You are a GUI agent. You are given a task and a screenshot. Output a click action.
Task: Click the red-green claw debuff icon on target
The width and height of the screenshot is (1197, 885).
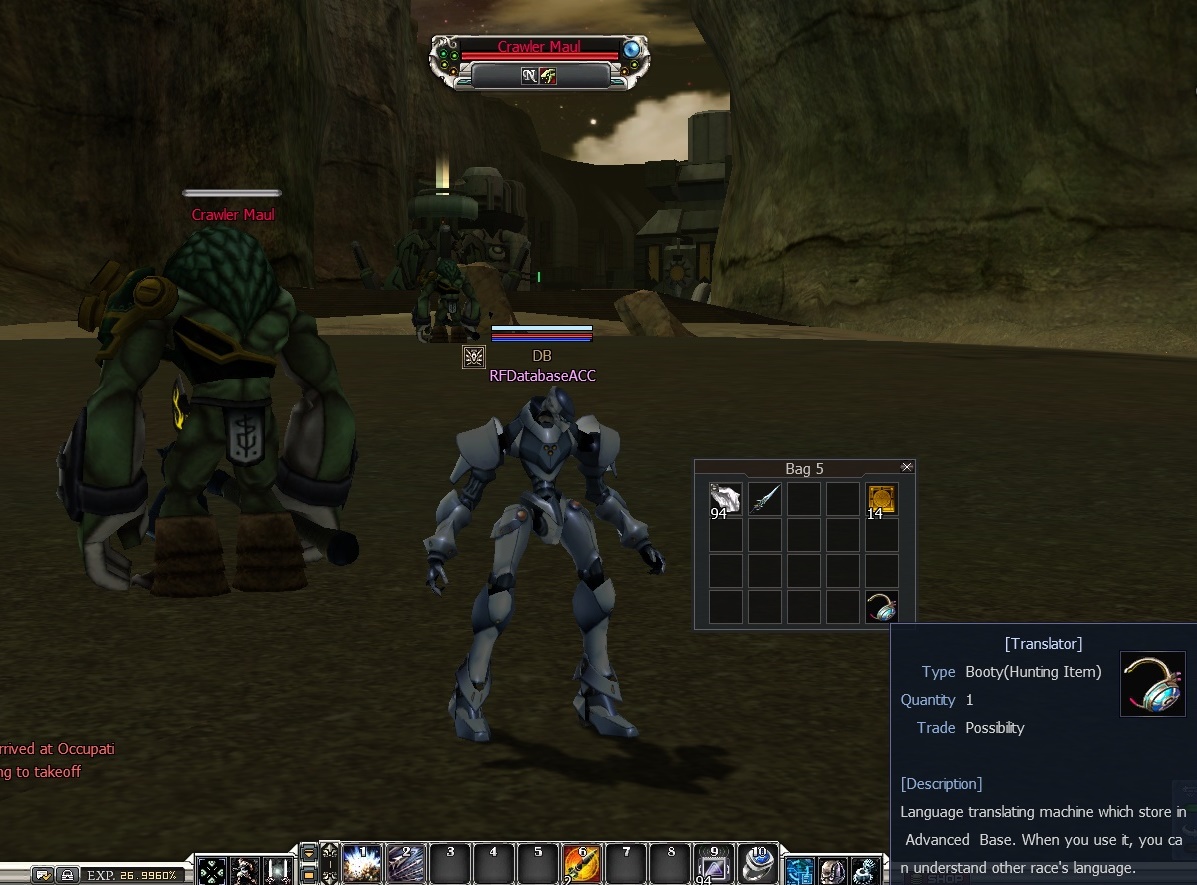(548, 76)
